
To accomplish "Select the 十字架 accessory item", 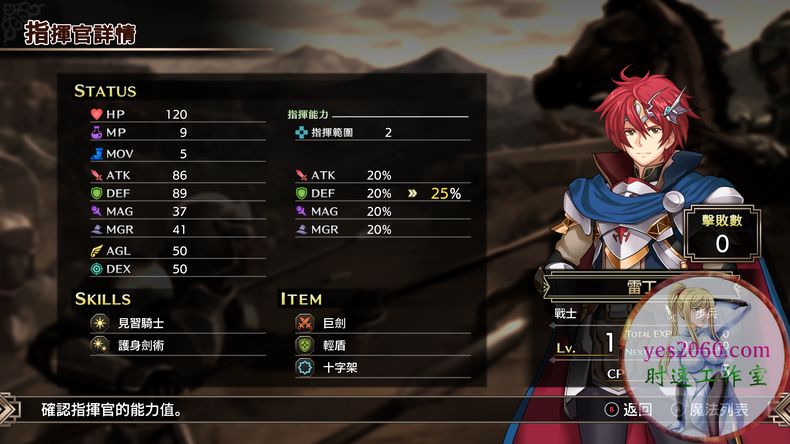I will [x=340, y=367].
